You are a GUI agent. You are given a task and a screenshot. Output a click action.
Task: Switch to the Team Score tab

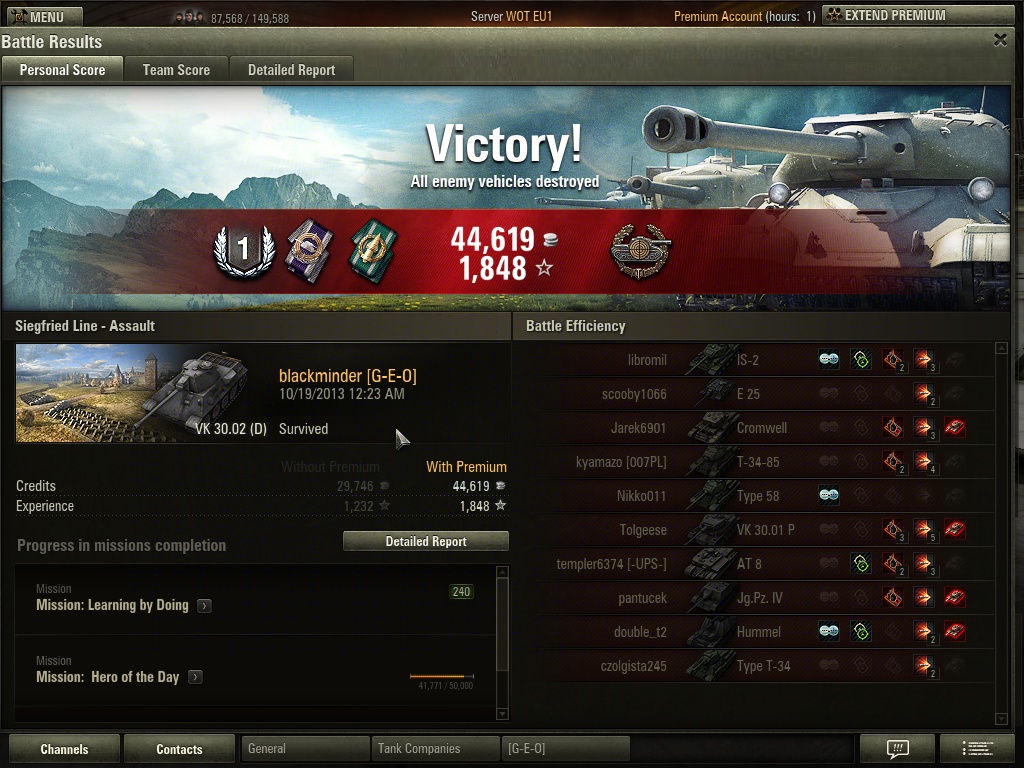[x=176, y=69]
